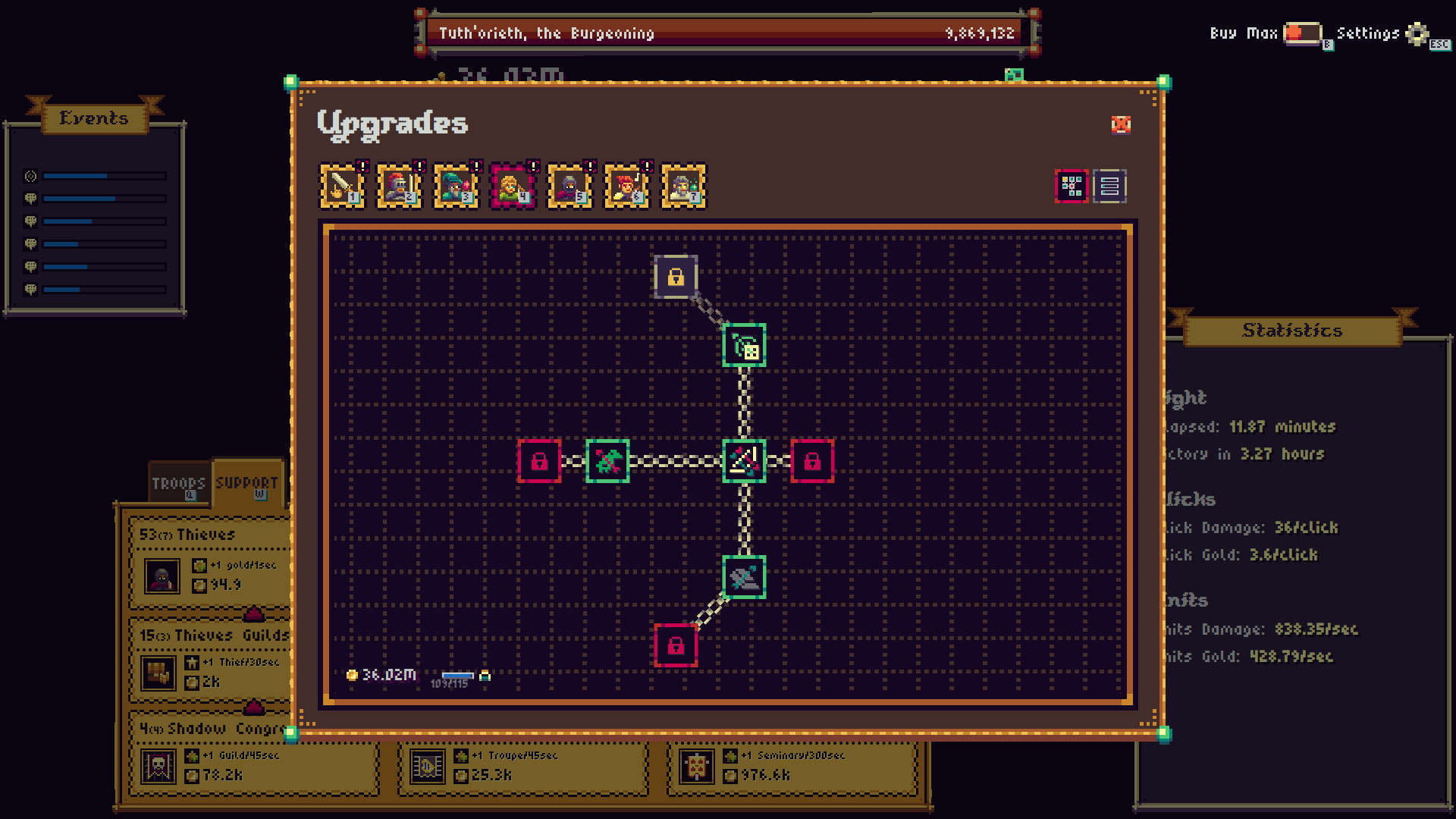Switch upgrades to list view
This screenshot has height=819, width=1456.
(x=1109, y=187)
